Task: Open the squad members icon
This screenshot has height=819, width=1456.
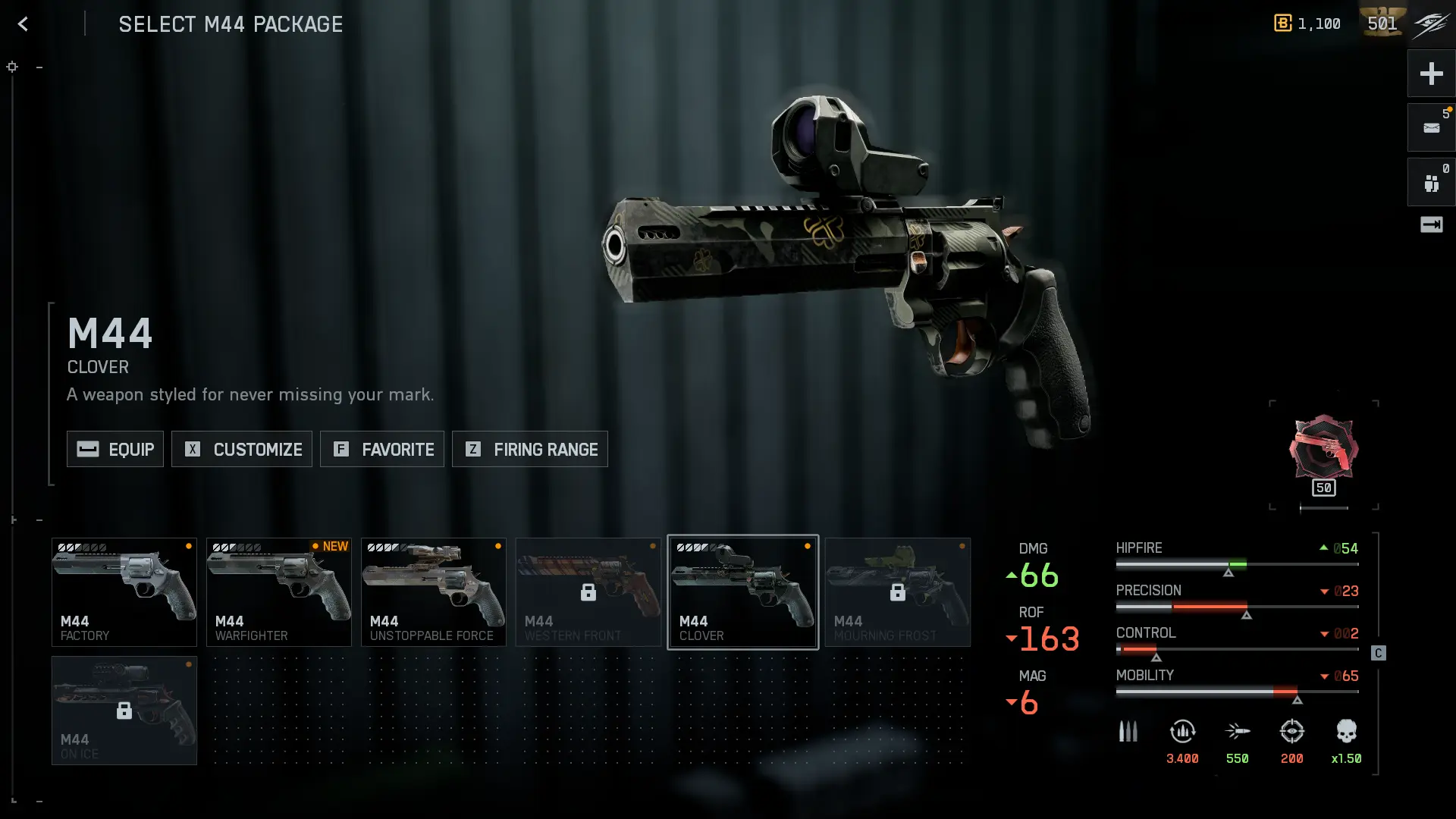Action: pyautogui.click(x=1431, y=183)
